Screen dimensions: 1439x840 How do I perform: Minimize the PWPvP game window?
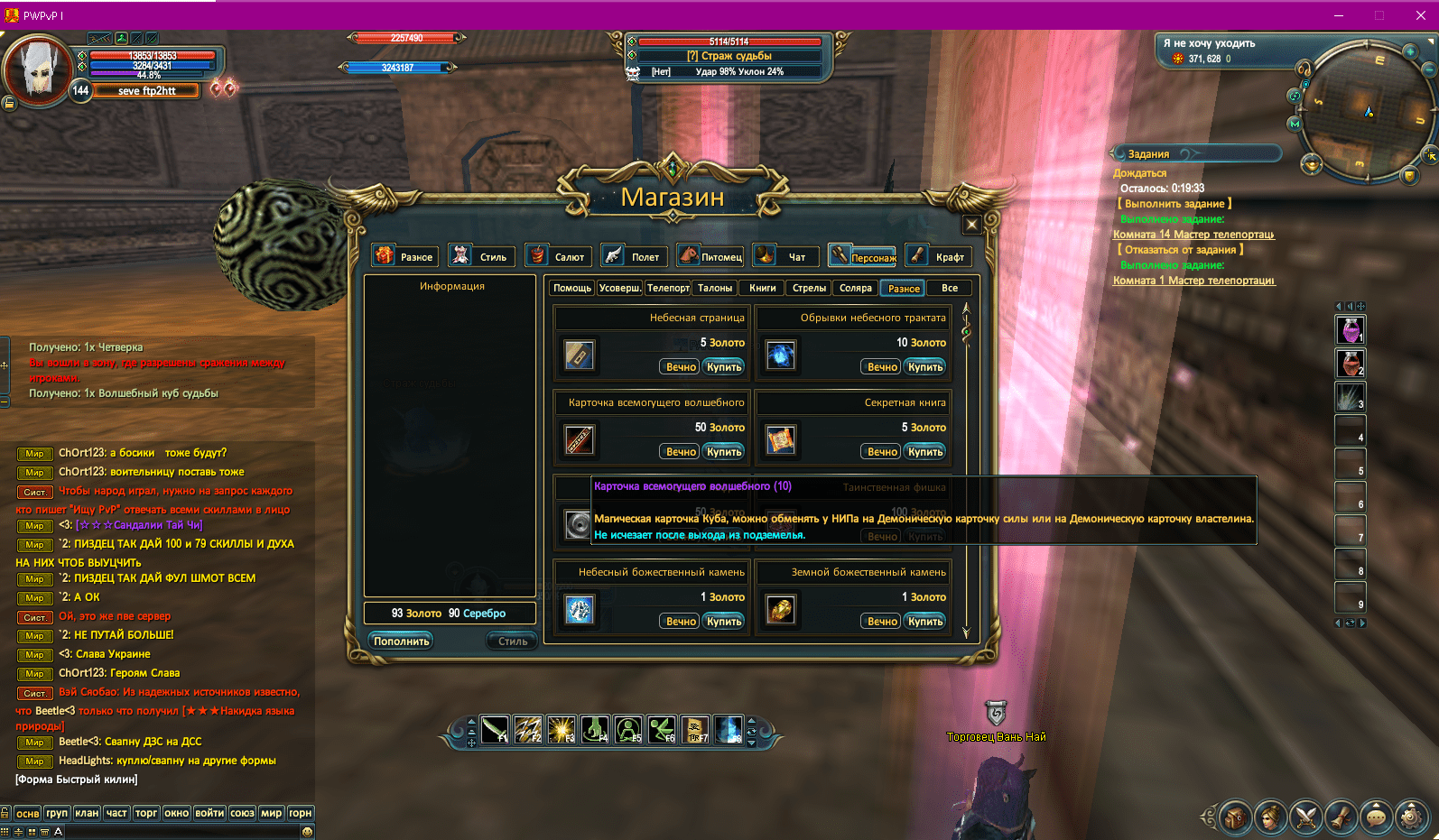click(x=1339, y=15)
